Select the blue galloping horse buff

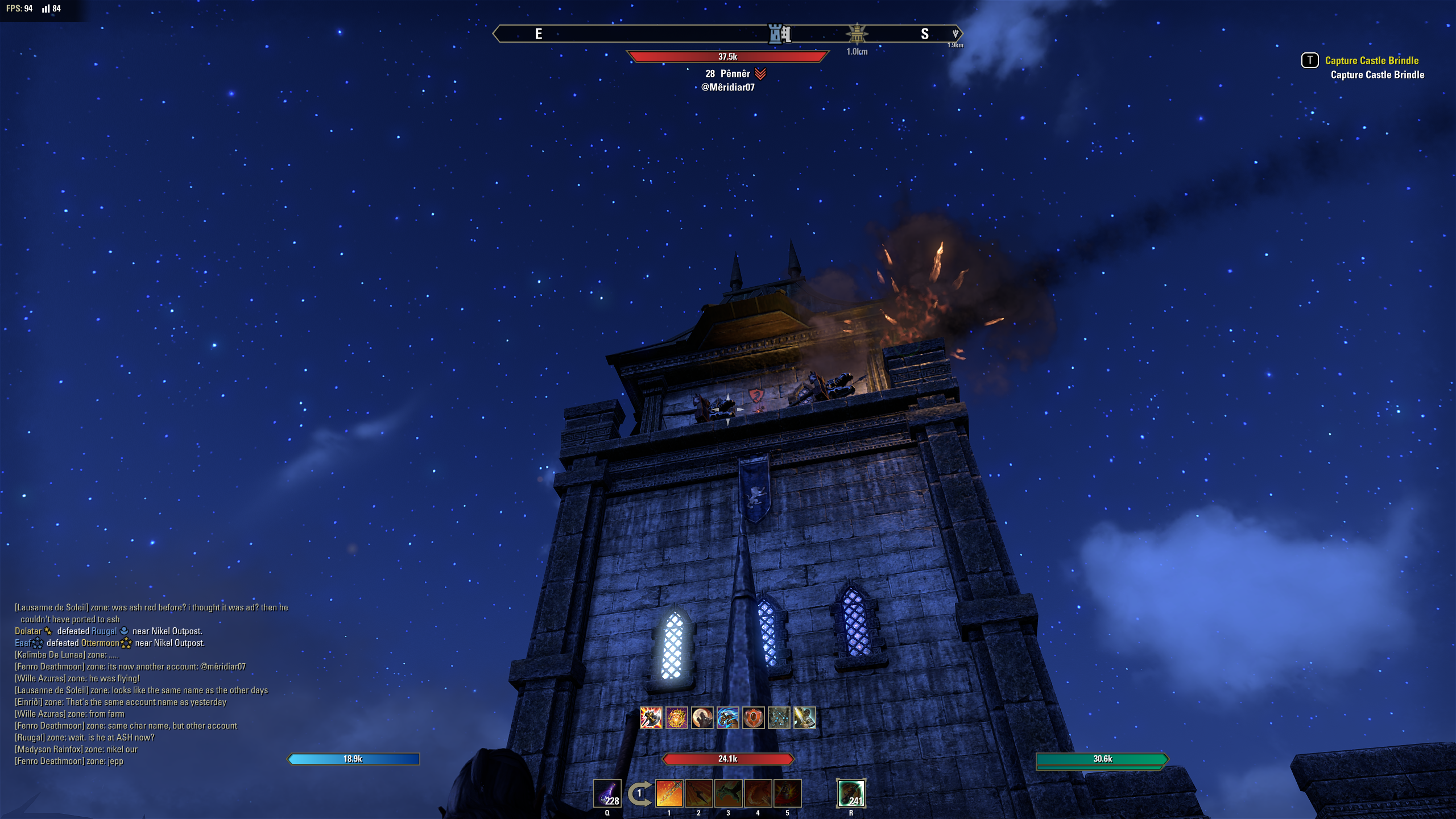728,718
